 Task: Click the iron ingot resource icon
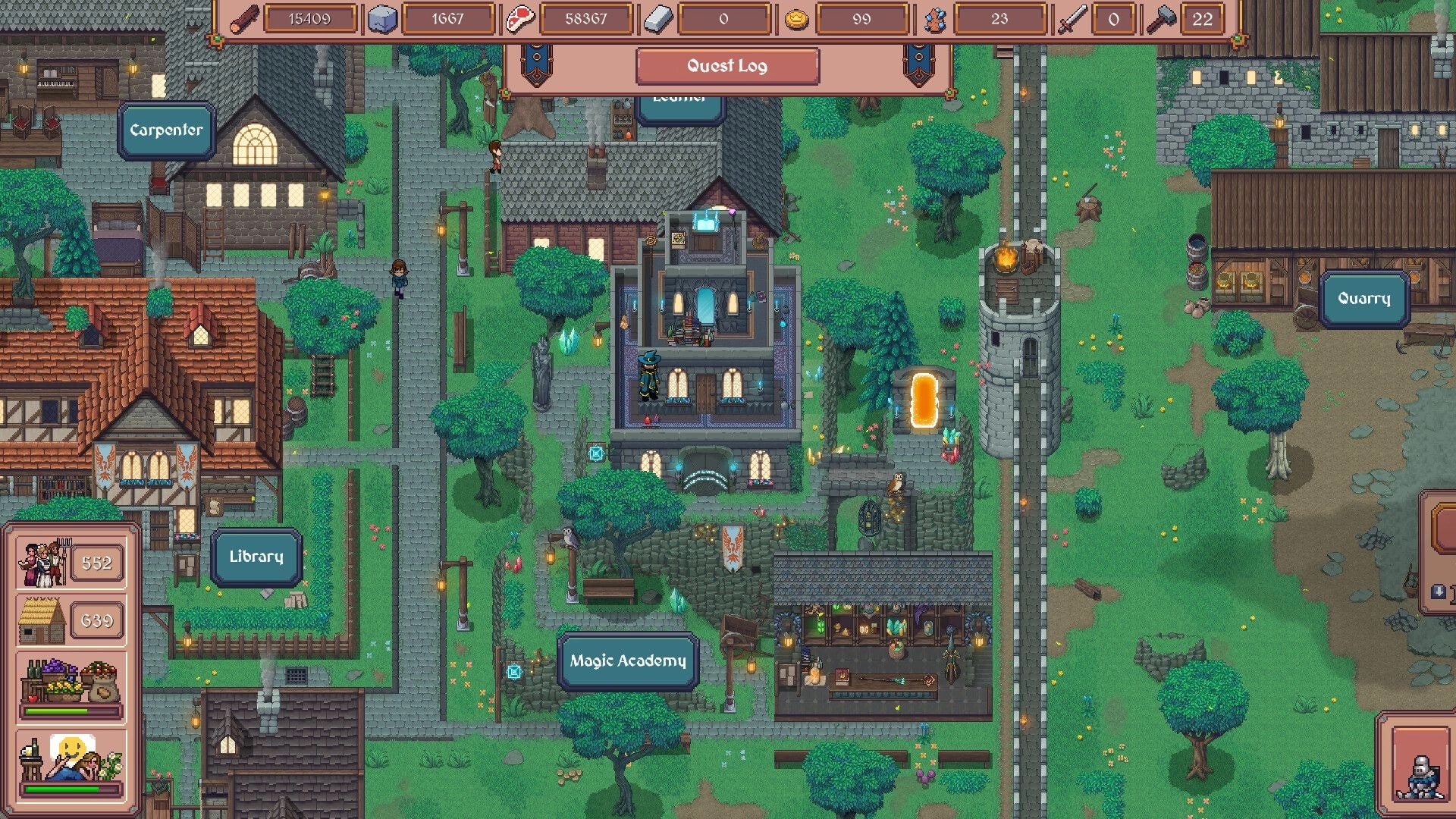[x=660, y=18]
